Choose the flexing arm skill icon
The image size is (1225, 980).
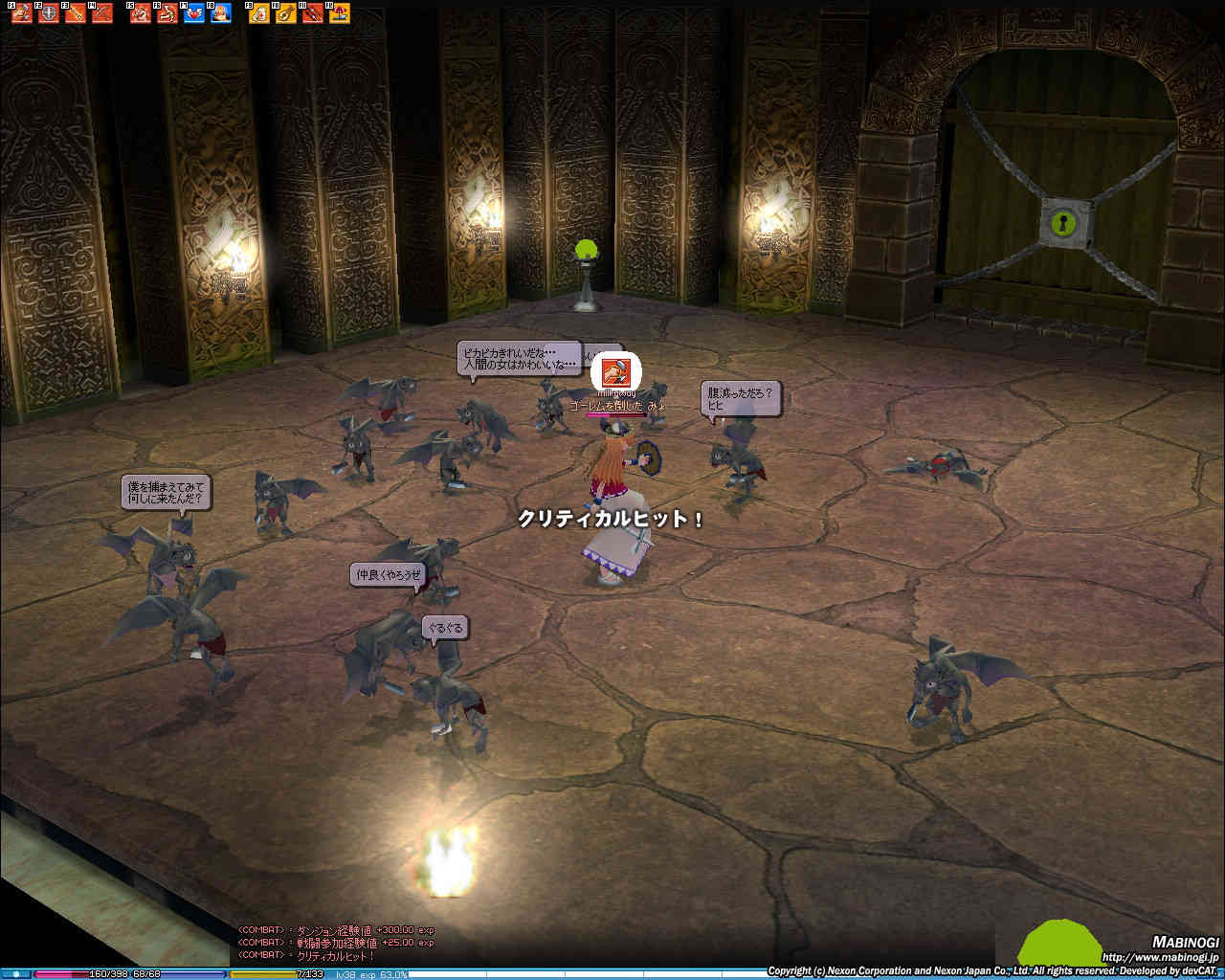167,13
